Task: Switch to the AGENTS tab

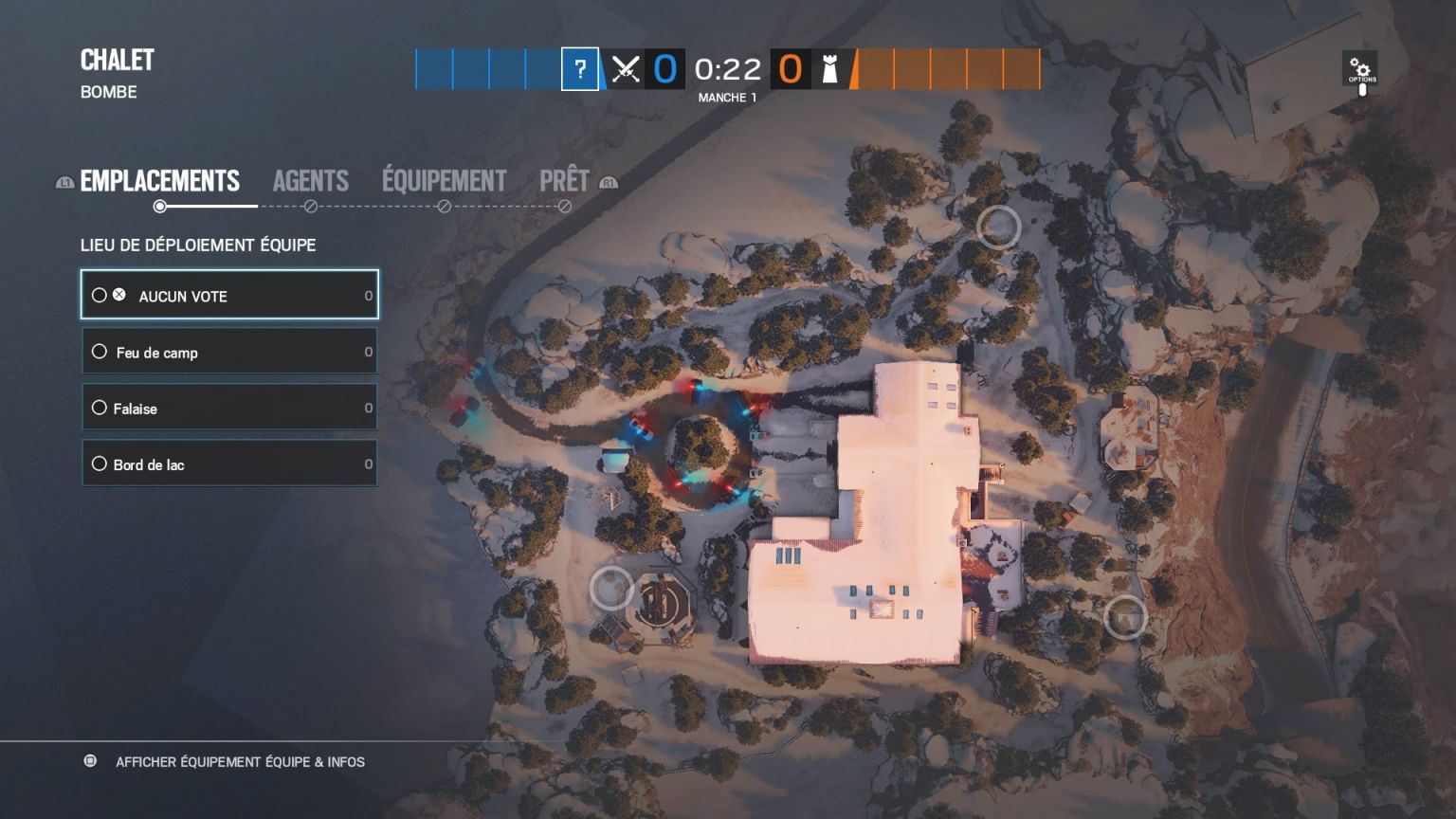Action: coord(310,180)
